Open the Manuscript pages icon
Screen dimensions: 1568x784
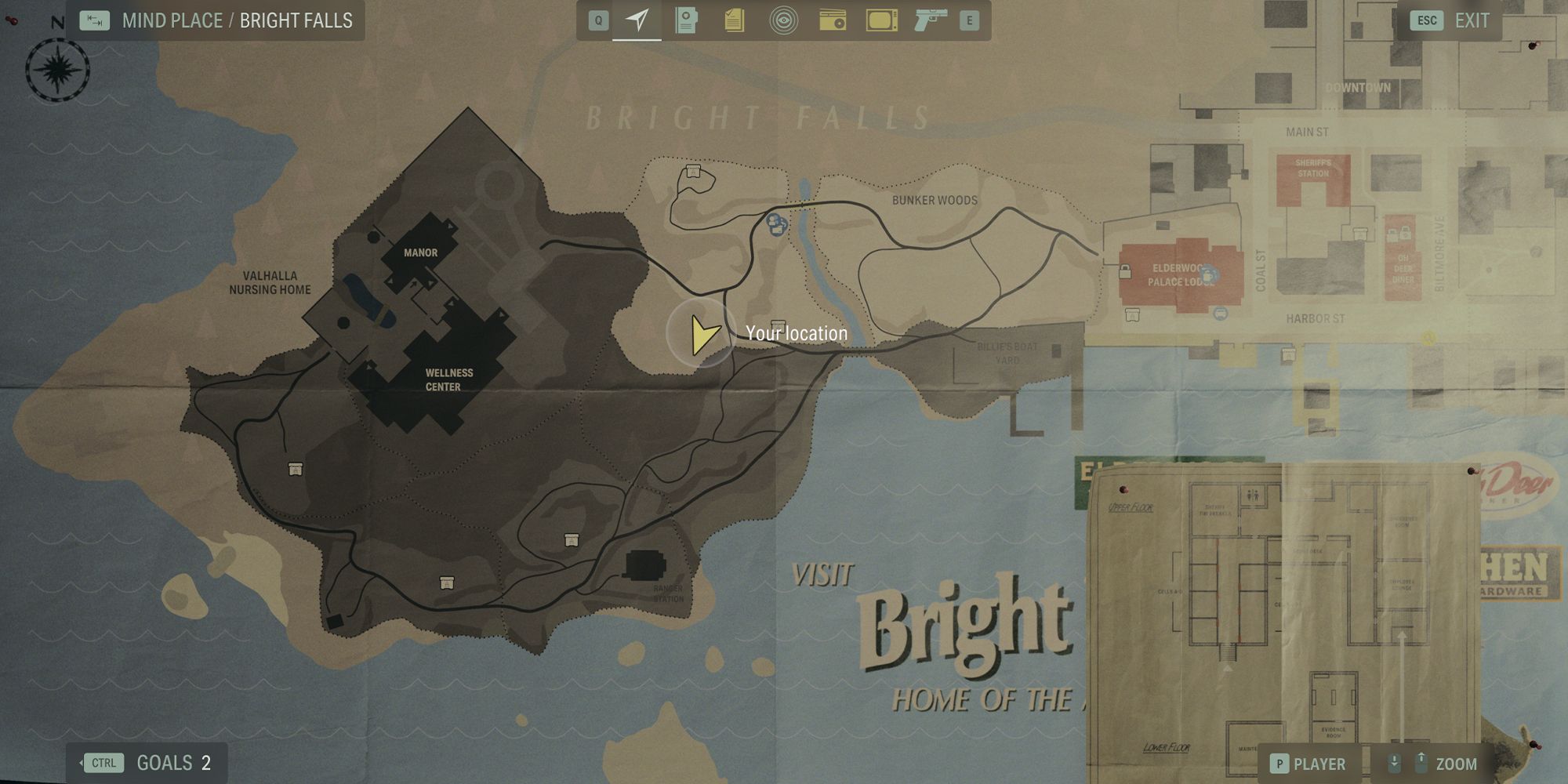[733, 20]
